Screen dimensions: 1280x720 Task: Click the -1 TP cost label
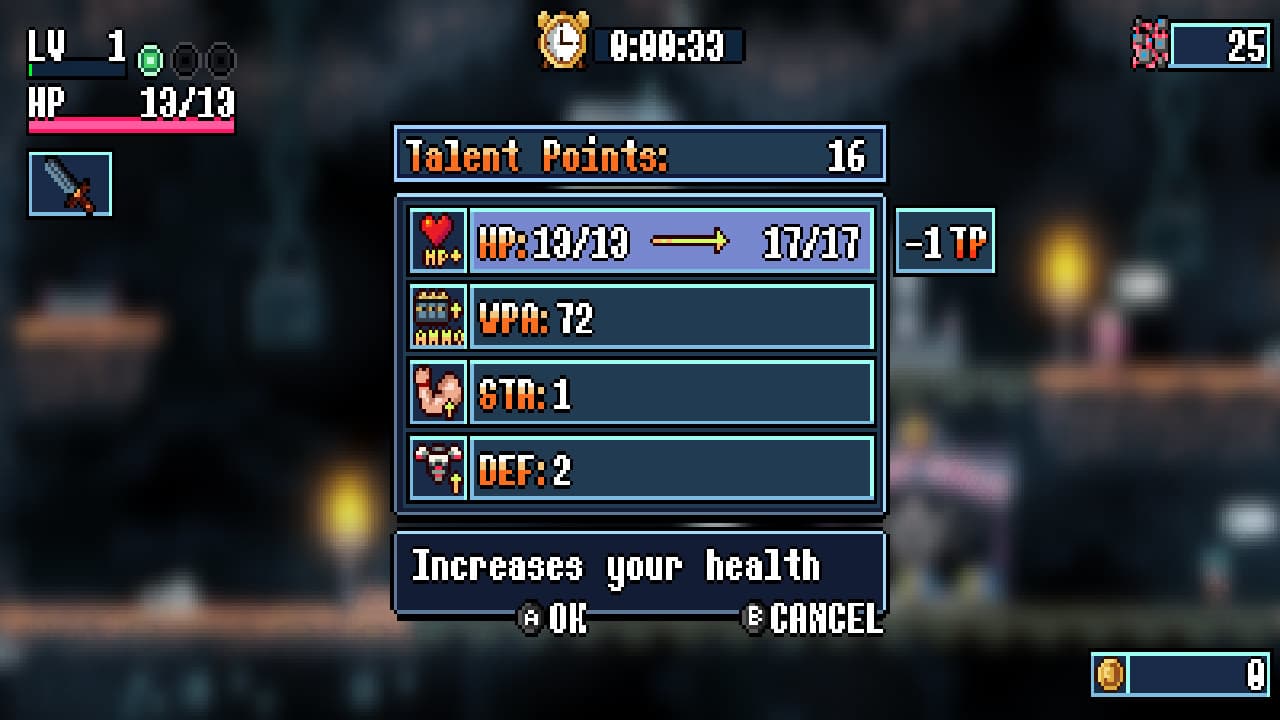(944, 241)
